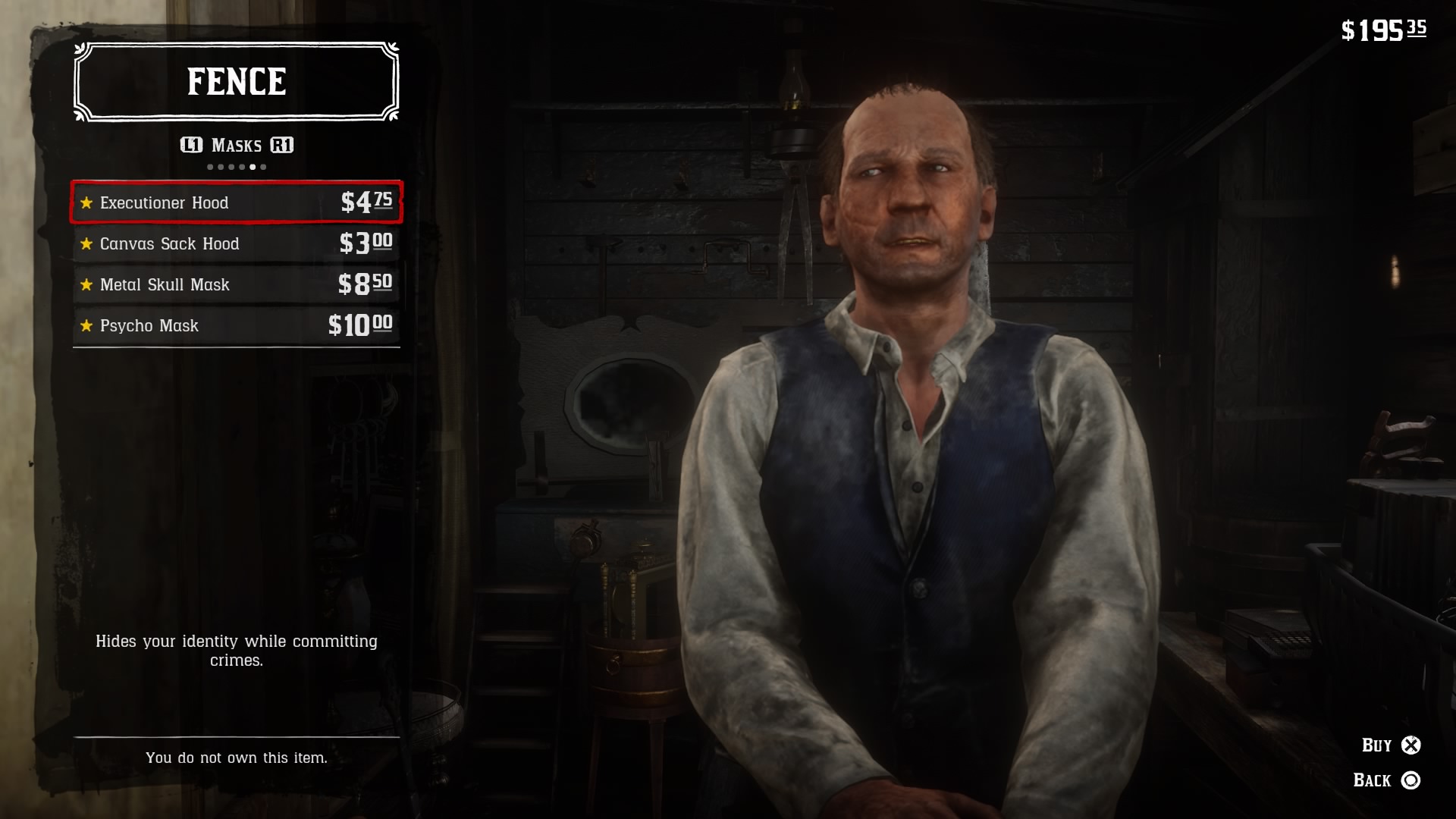The width and height of the screenshot is (1456, 819).
Task: Select the star icon next to Psycho Mask
Action: (86, 325)
